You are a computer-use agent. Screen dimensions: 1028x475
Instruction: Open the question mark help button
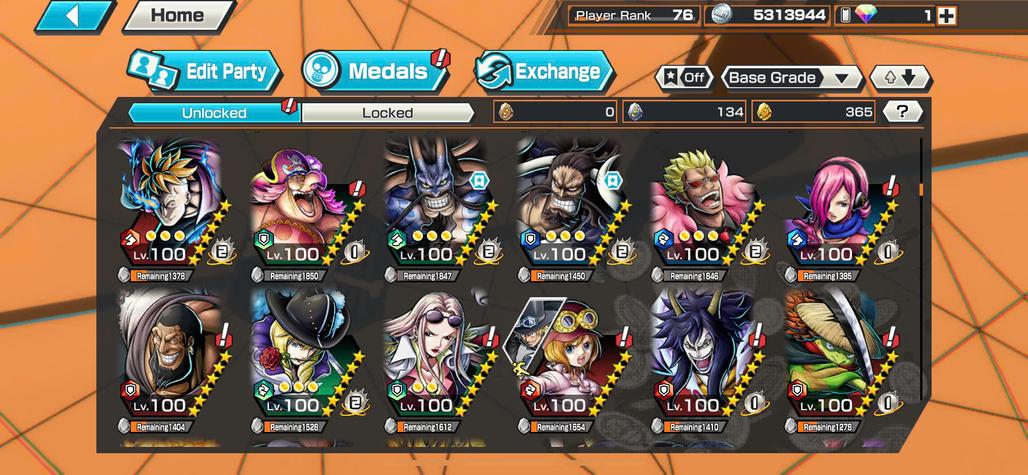click(902, 112)
